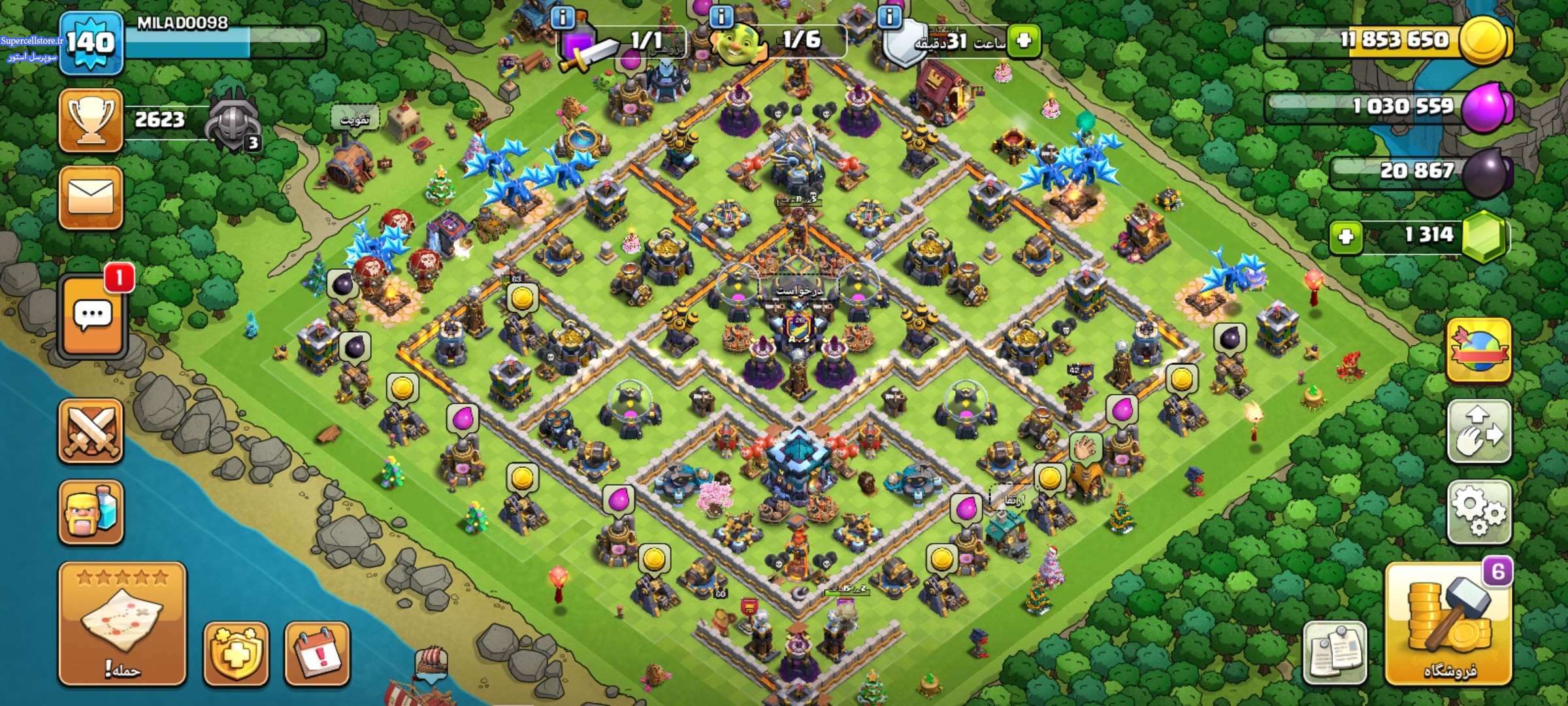Open the trophy league button
This screenshot has height=706, width=1568.
tap(91, 121)
